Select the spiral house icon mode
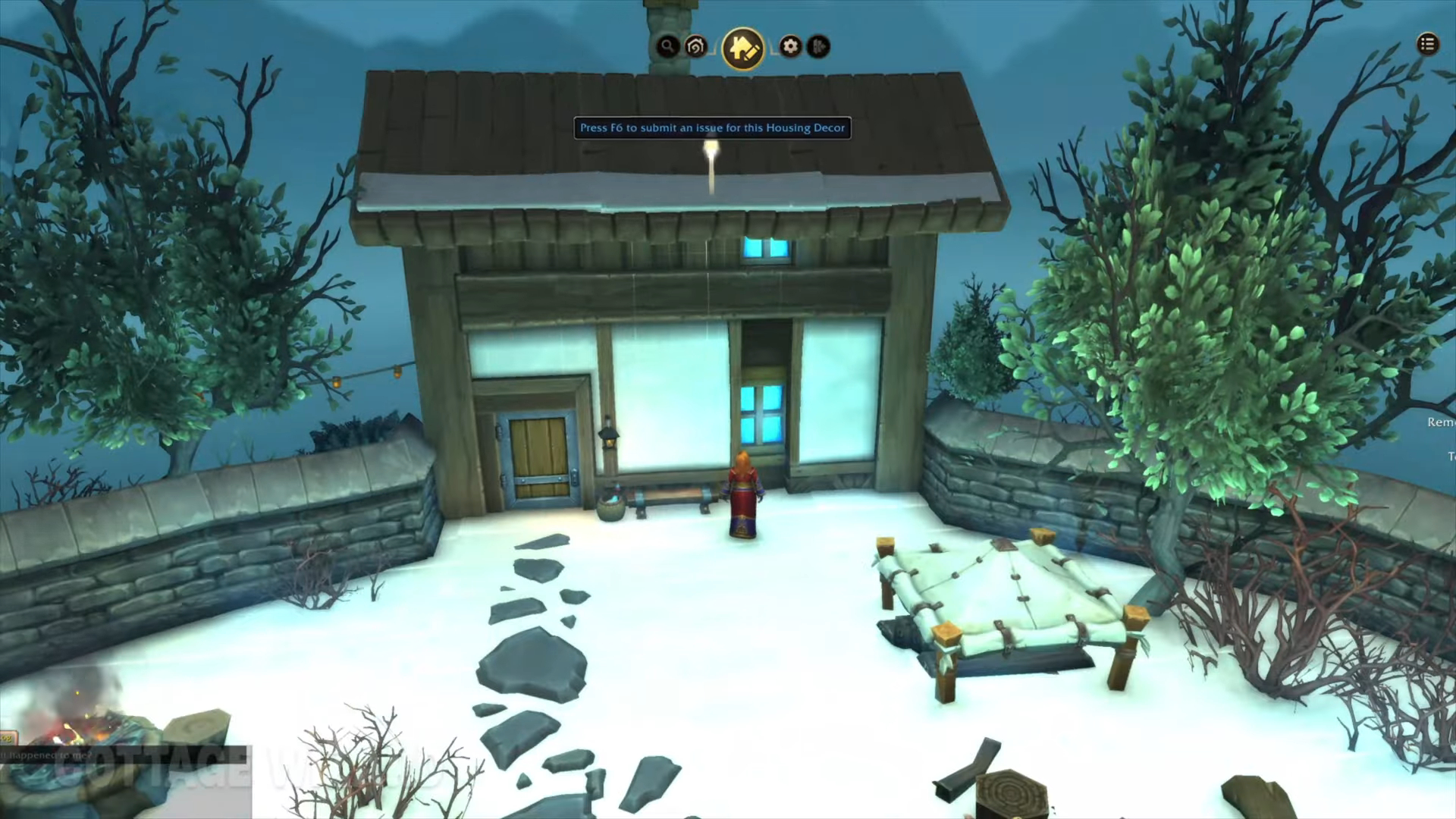 coord(695,46)
